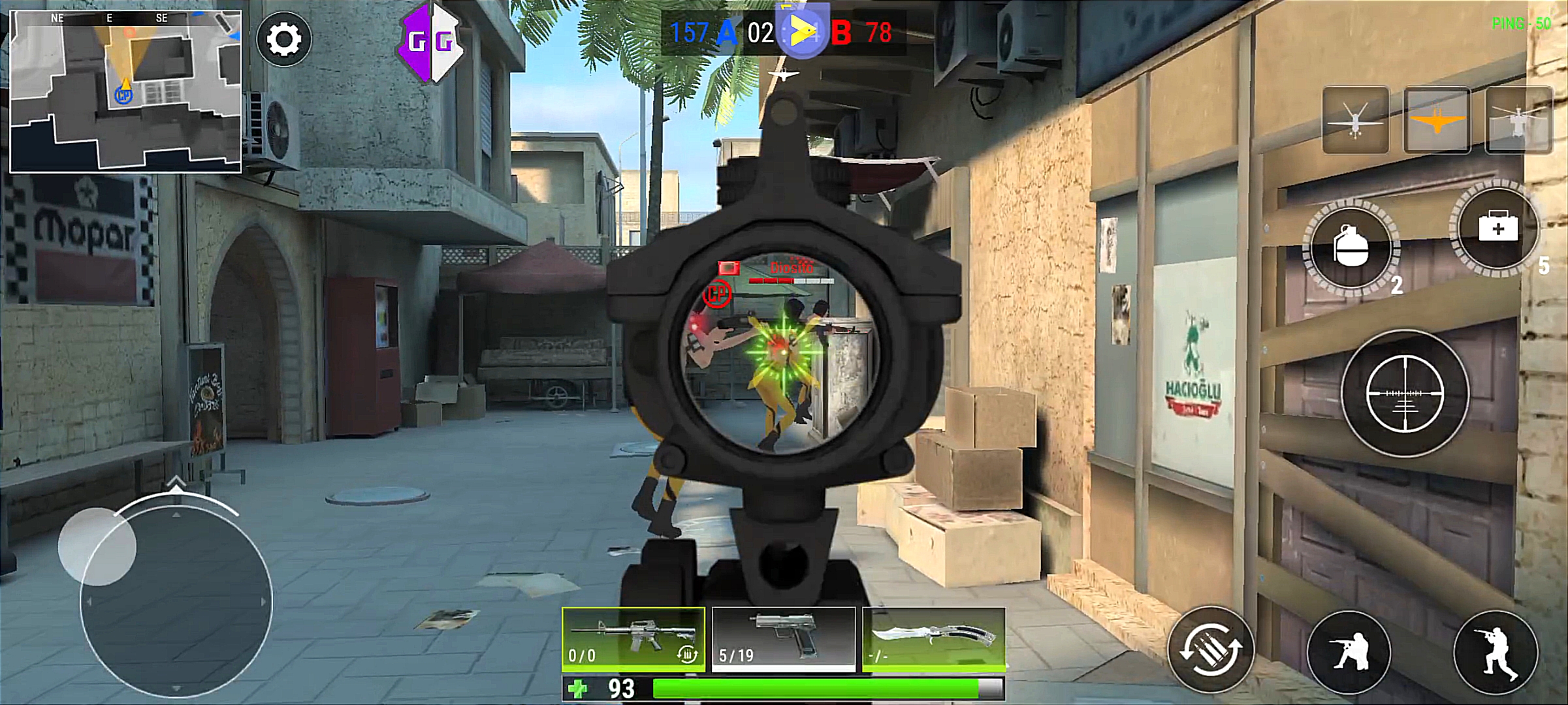Tap the minimap

[x=125, y=91]
